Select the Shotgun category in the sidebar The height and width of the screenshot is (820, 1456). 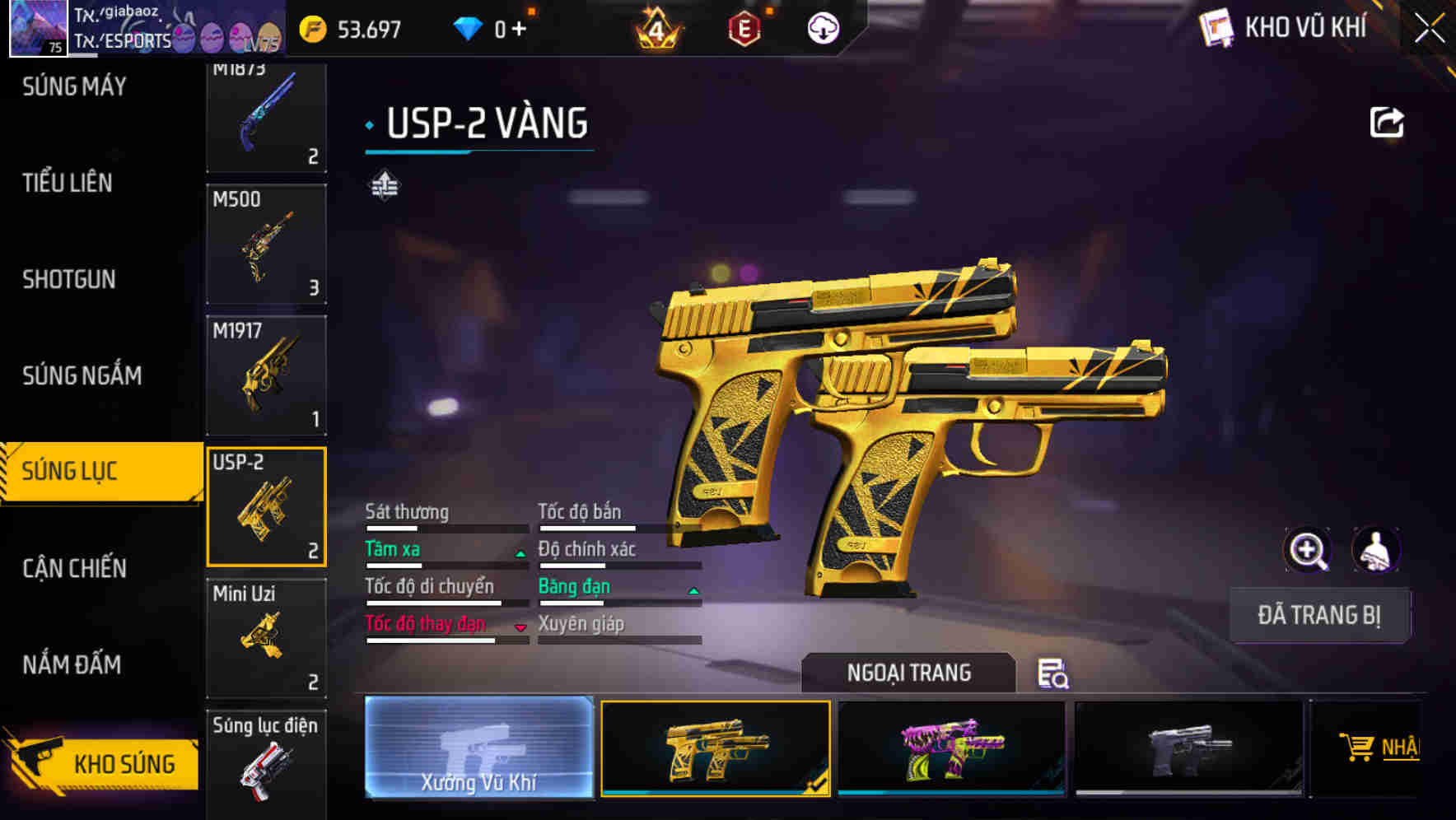[70, 279]
